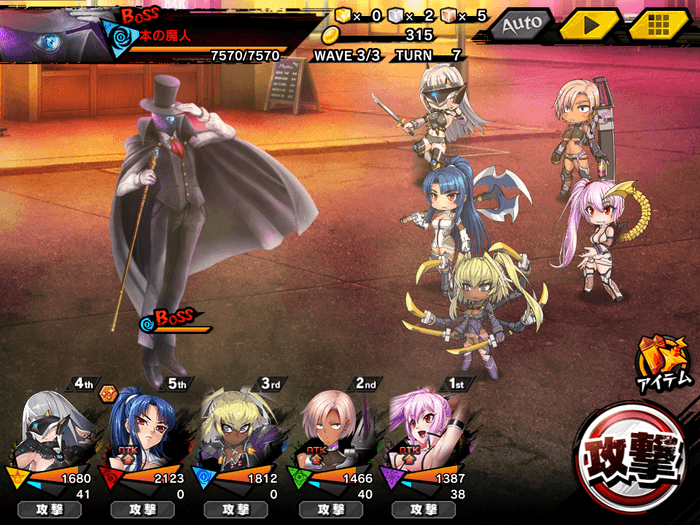Image resolution: width=700 pixels, height=525 pixels.
Task: Open the yellow grid menu button
Action: point(654,23)
